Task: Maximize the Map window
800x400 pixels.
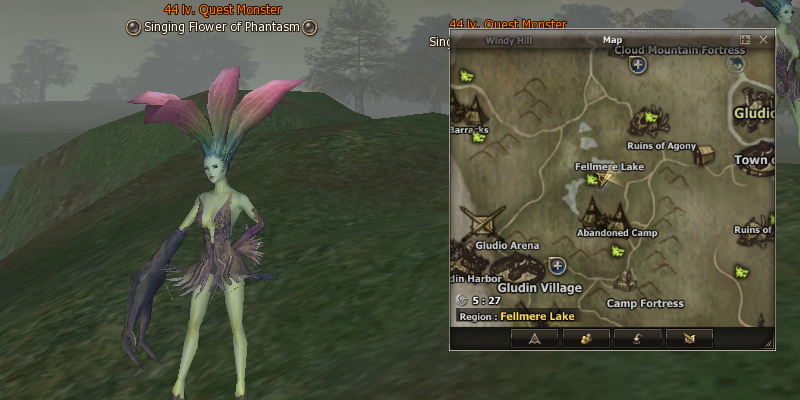Action: [x=744, y=40]
